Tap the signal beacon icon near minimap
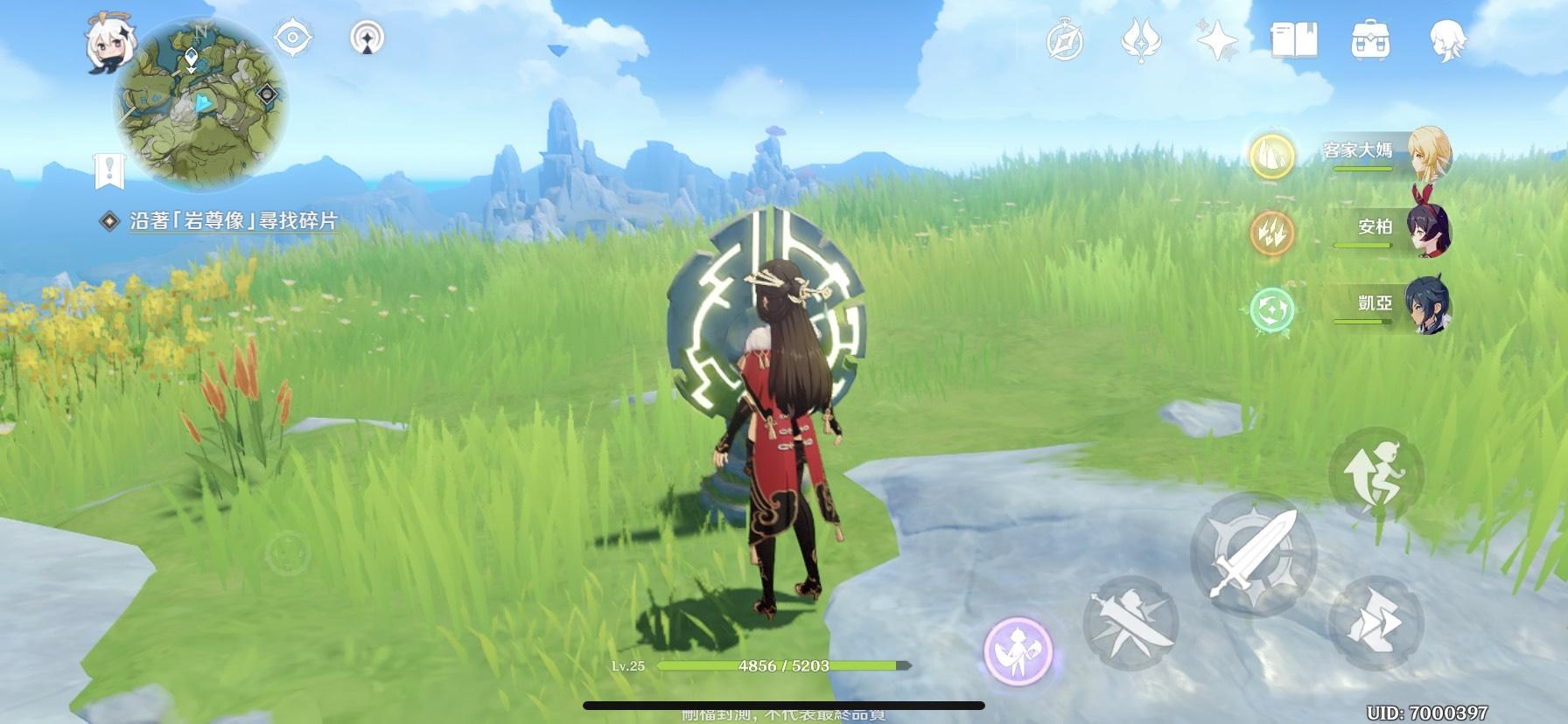1568x724 pixels. (x=367, y=38)
